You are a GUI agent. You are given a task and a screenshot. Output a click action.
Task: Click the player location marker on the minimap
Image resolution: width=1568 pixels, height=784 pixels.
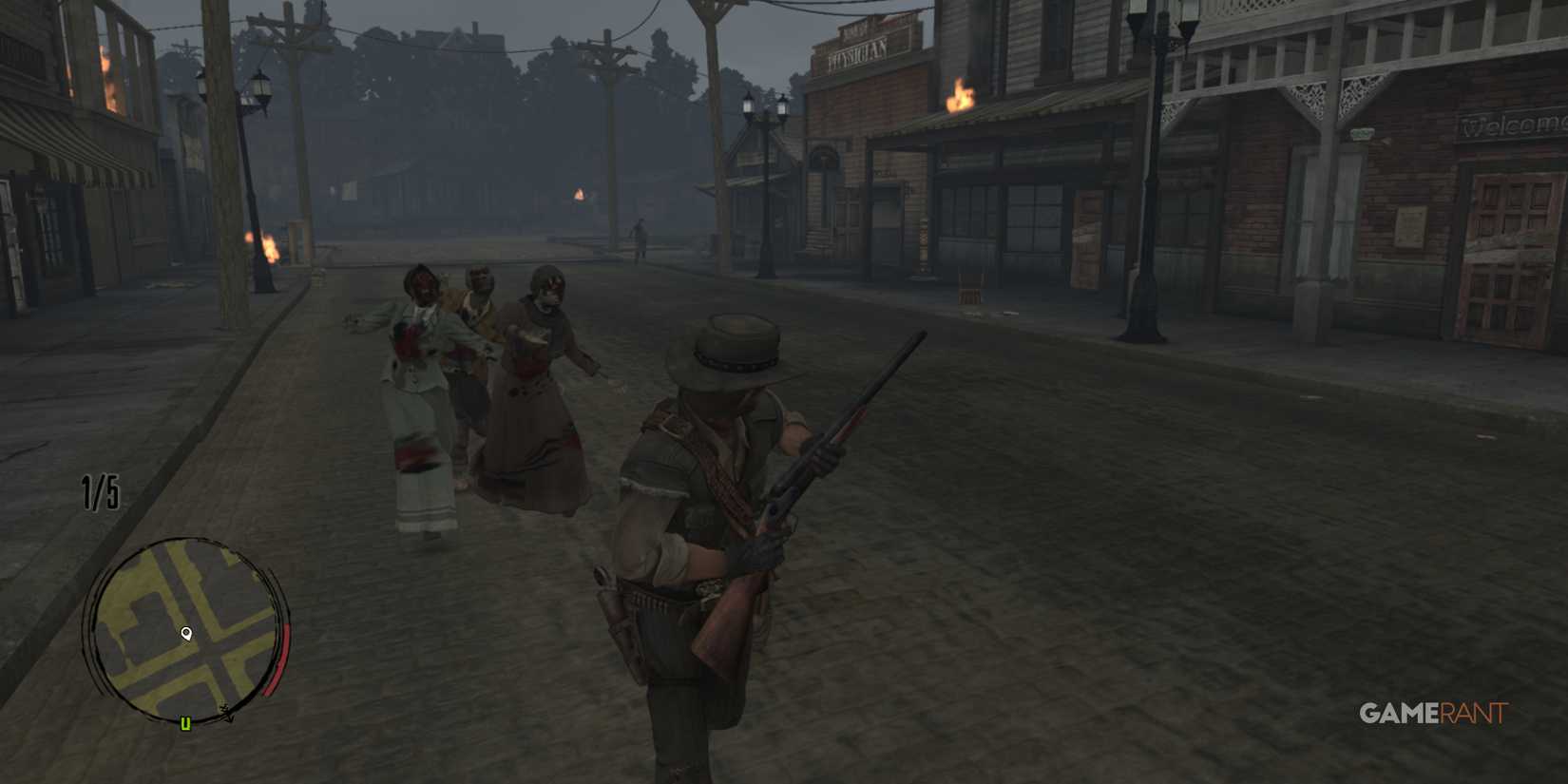coord(188,634)
